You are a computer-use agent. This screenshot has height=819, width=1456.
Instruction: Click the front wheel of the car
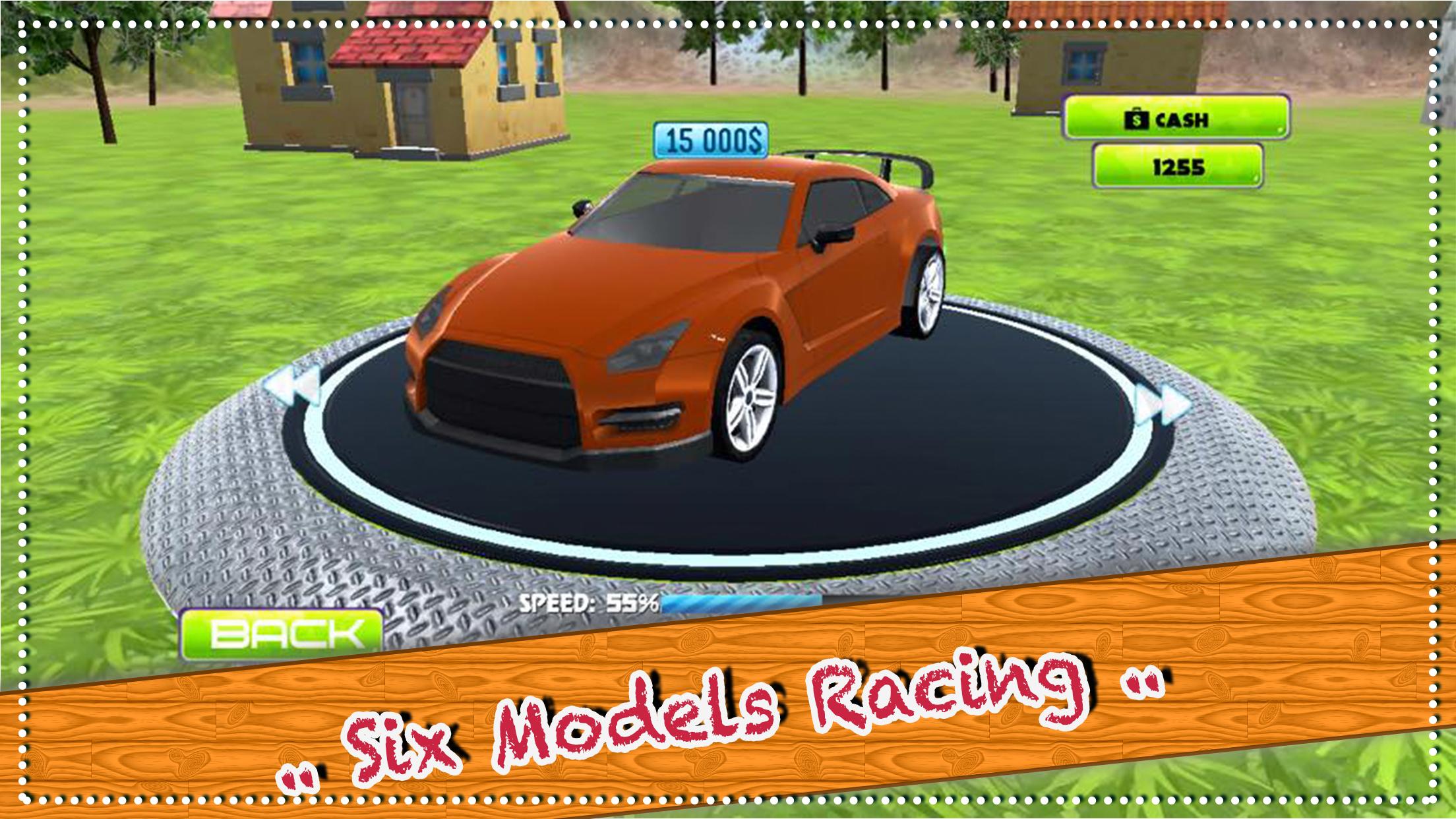[748, 399]
